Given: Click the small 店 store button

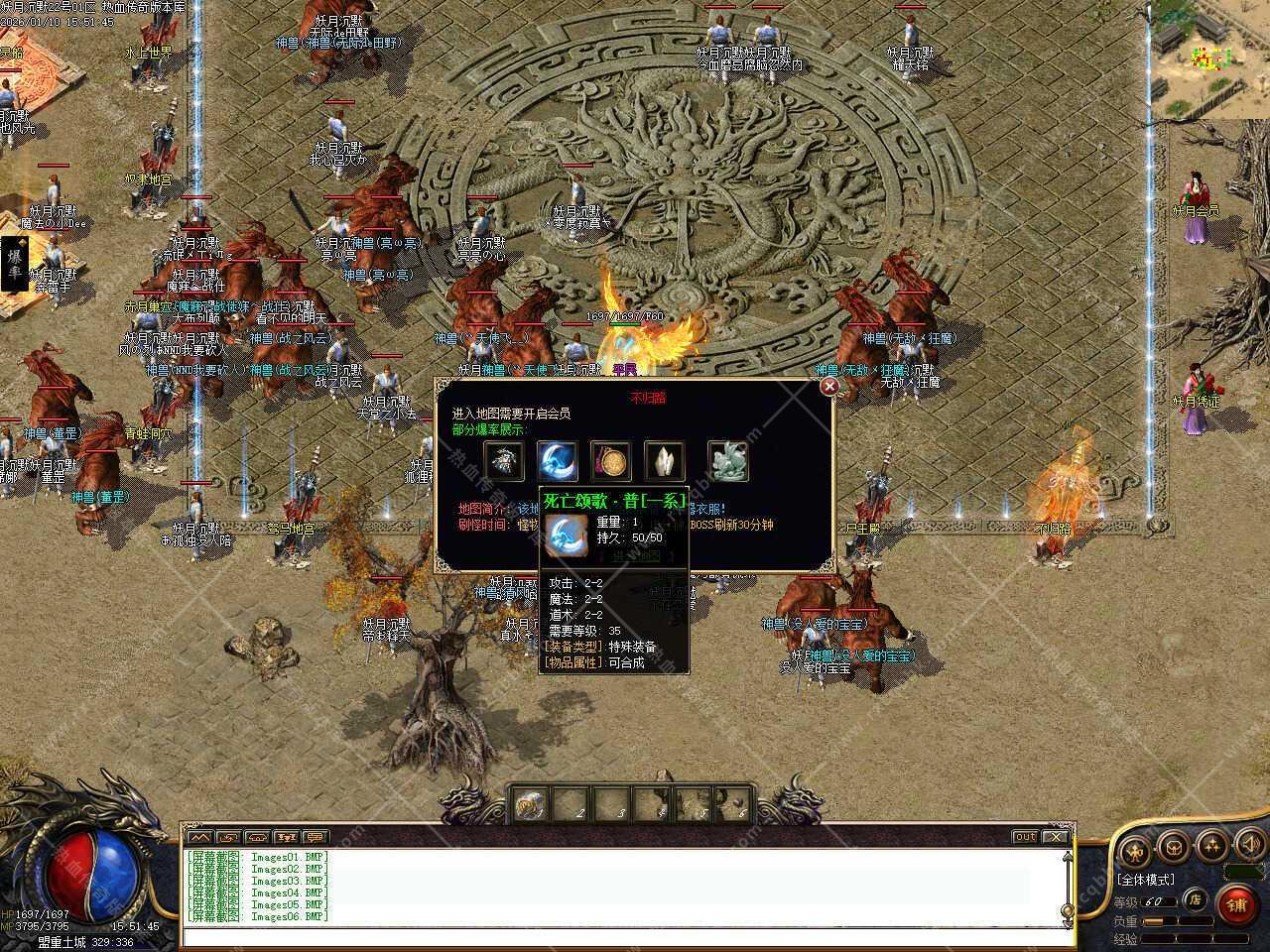Looking at the screenshot, I should pos(1196,900).
